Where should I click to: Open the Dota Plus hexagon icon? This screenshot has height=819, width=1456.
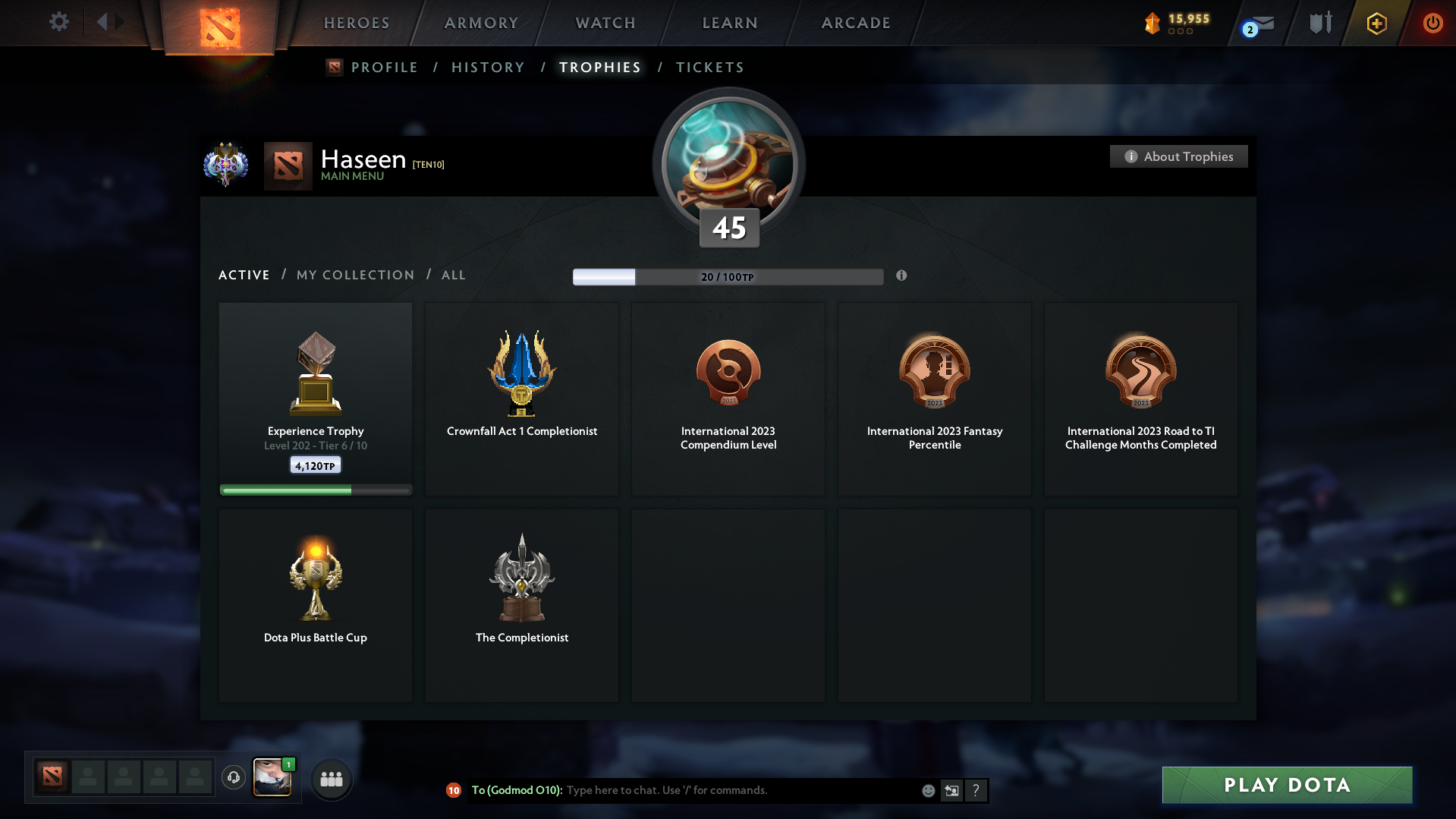coord(1376,24)
